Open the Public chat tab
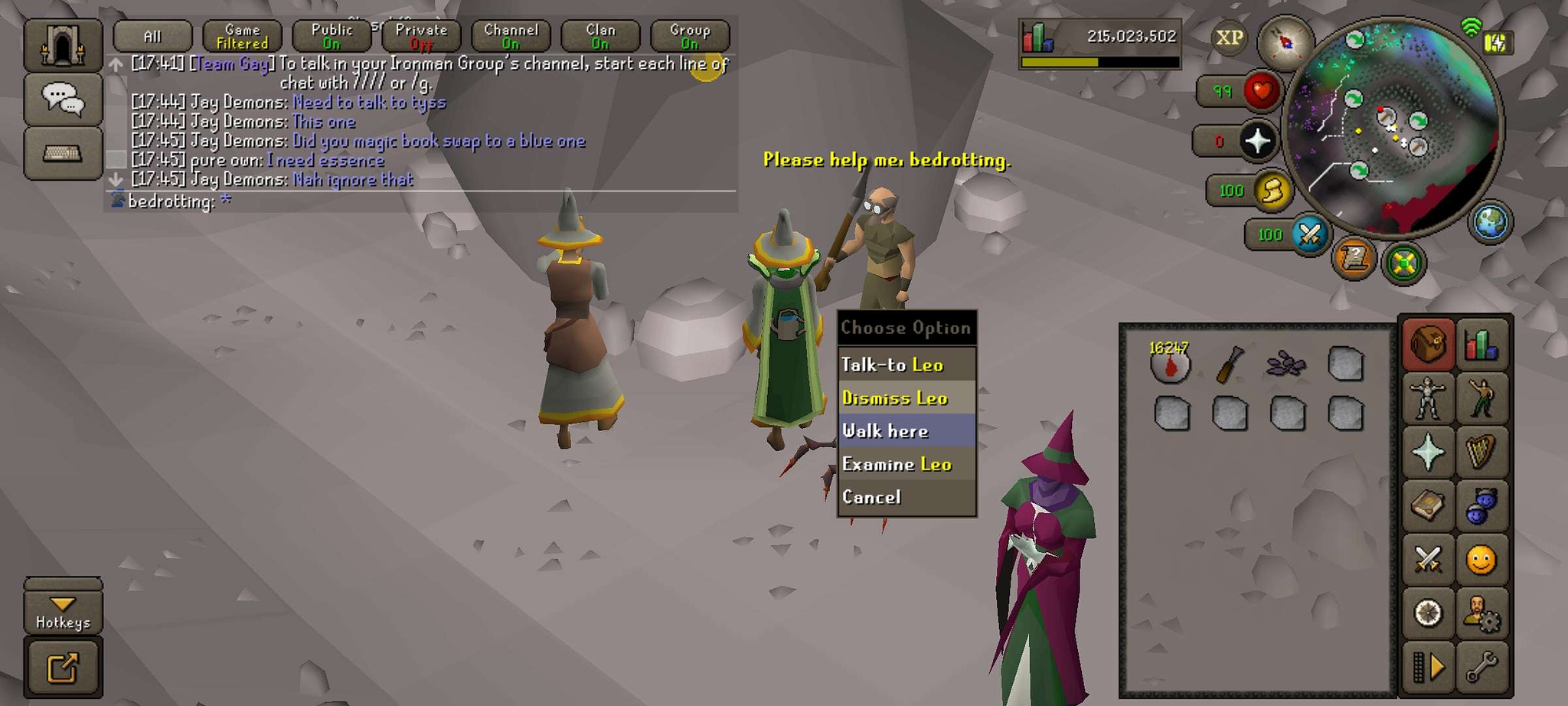The height and width of the screenshot is (706, 1568). coord(332,36)
